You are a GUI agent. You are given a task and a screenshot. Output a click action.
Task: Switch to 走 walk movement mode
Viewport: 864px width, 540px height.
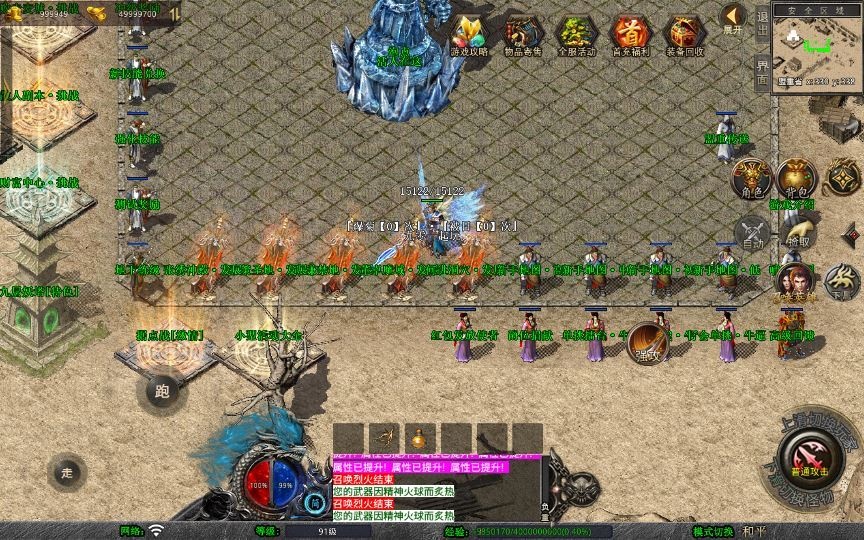click(x=67, y=471)
